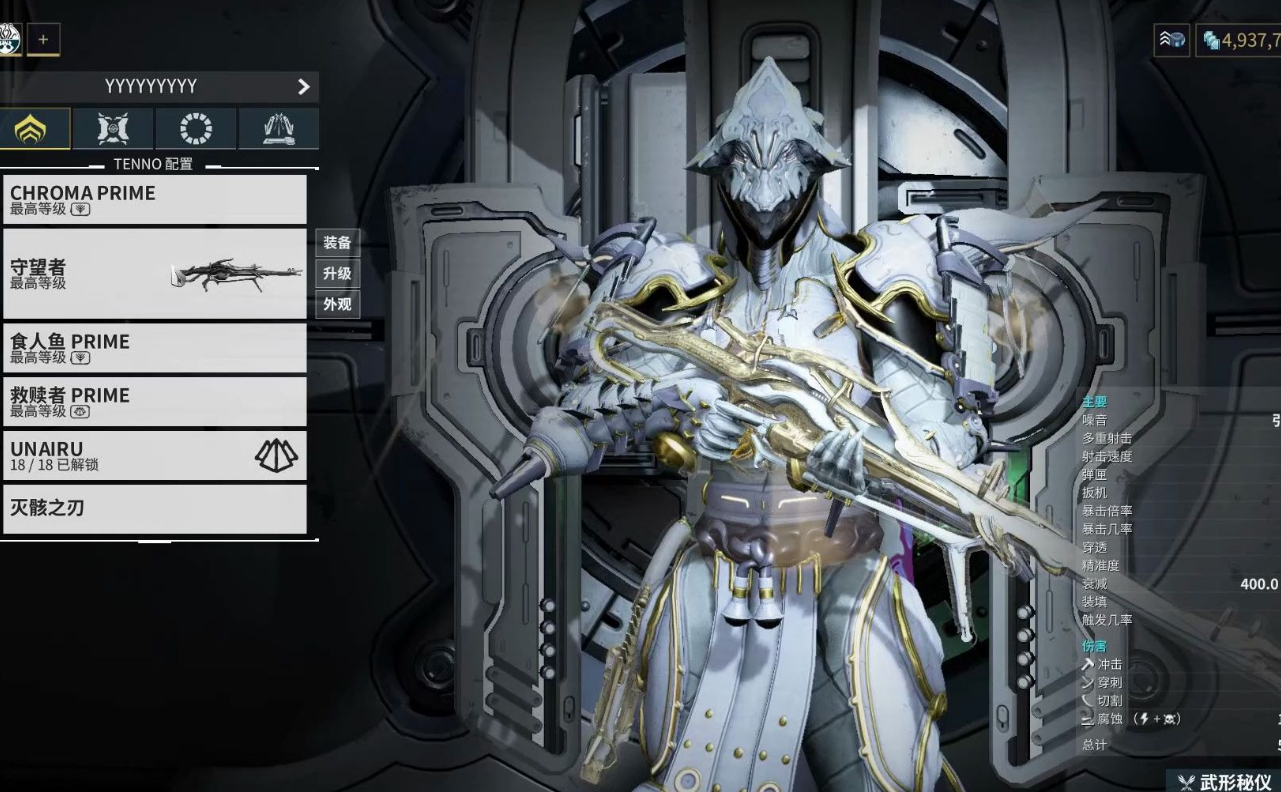
Task: Open the 升级 upgrade button
Action: (337, 274)
